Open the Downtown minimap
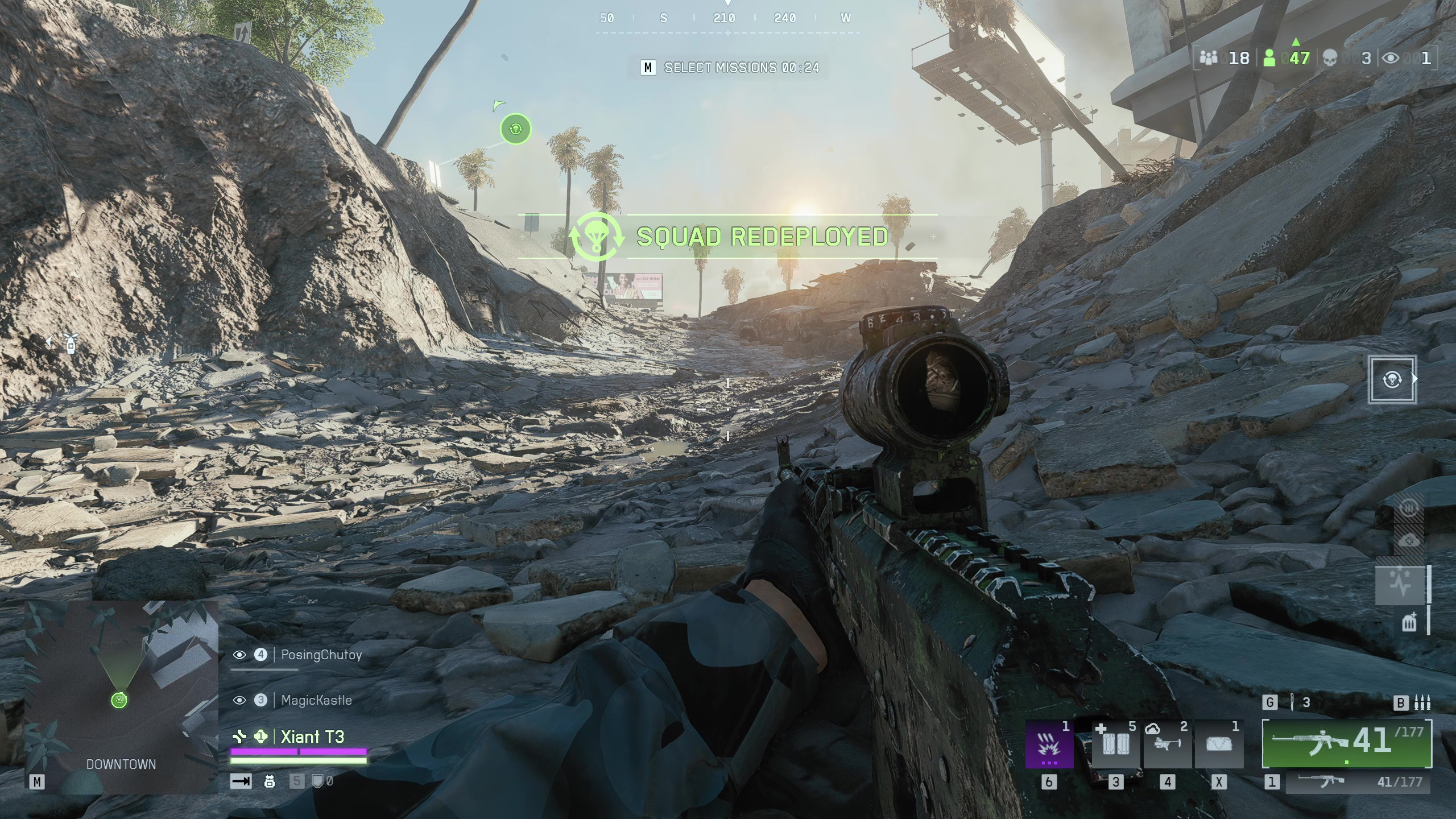This screenshot has height=819, width=1456. pos(121,697)
